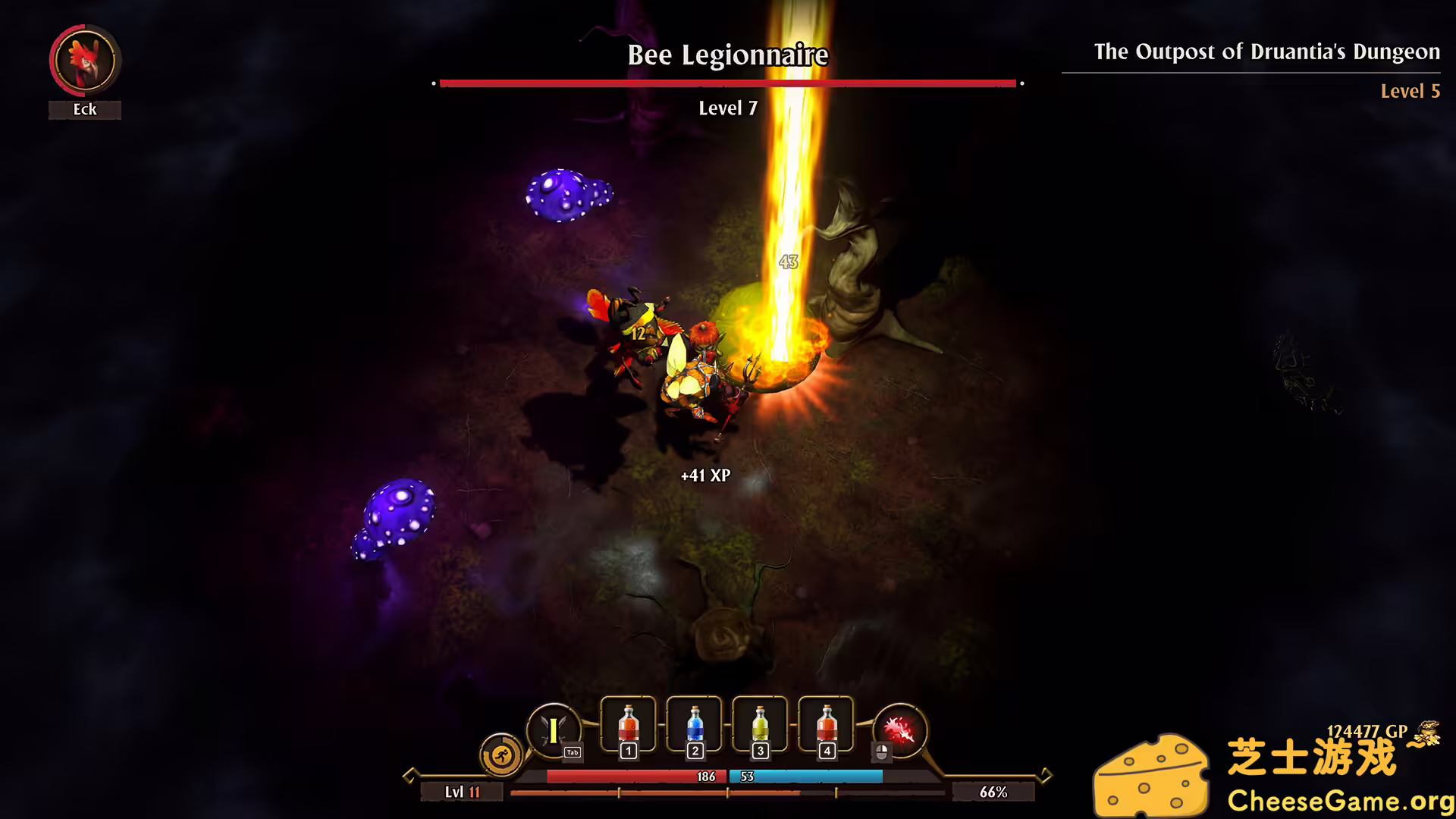Click the Lvl 11 level label
This screenshot has width=1456, height=819.
pos(462,791)
